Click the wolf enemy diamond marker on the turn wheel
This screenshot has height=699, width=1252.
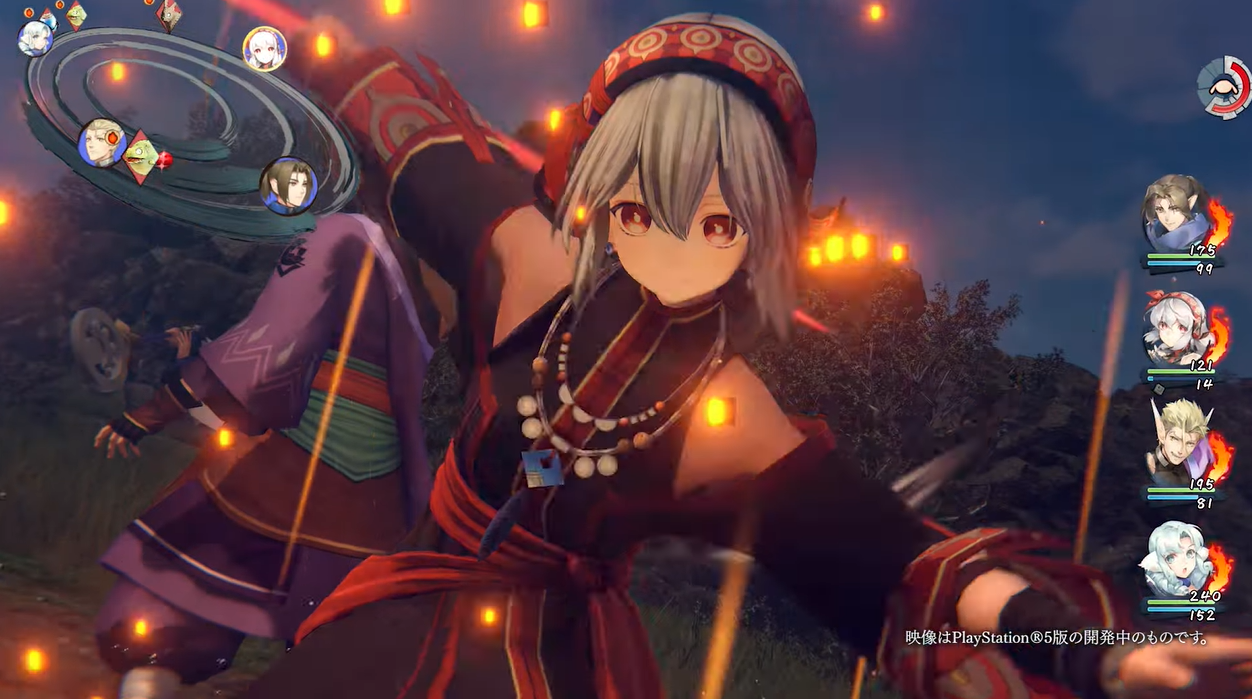[x=168, y=13]
